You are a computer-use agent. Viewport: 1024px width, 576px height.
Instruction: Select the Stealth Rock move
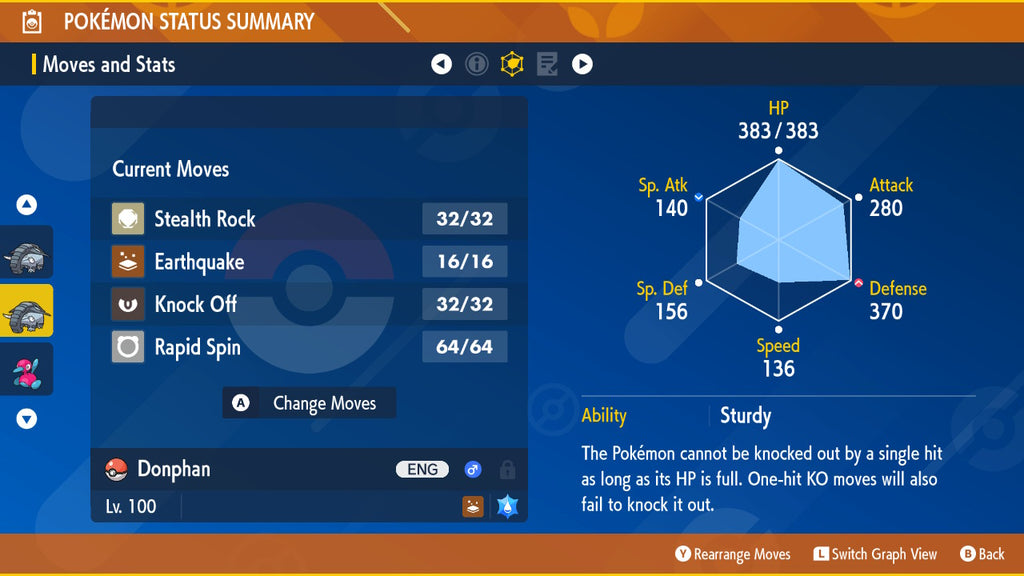coord(309,219)
